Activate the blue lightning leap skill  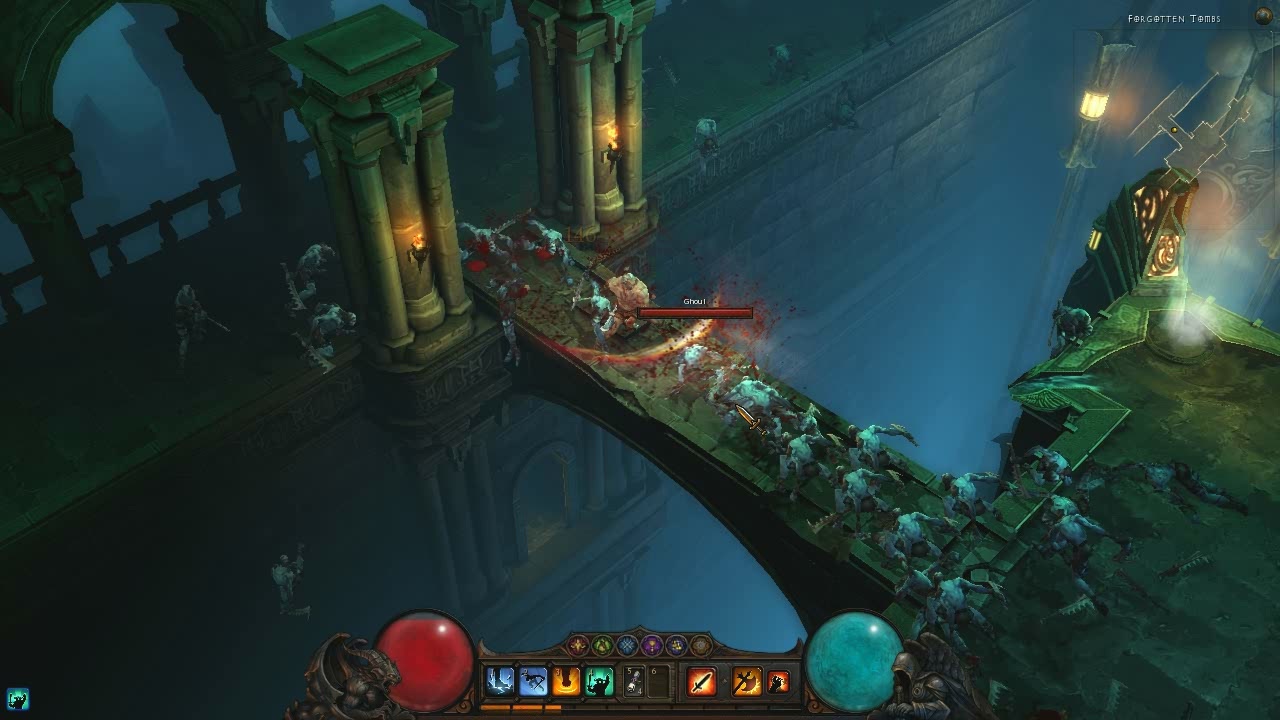[499, 682]
